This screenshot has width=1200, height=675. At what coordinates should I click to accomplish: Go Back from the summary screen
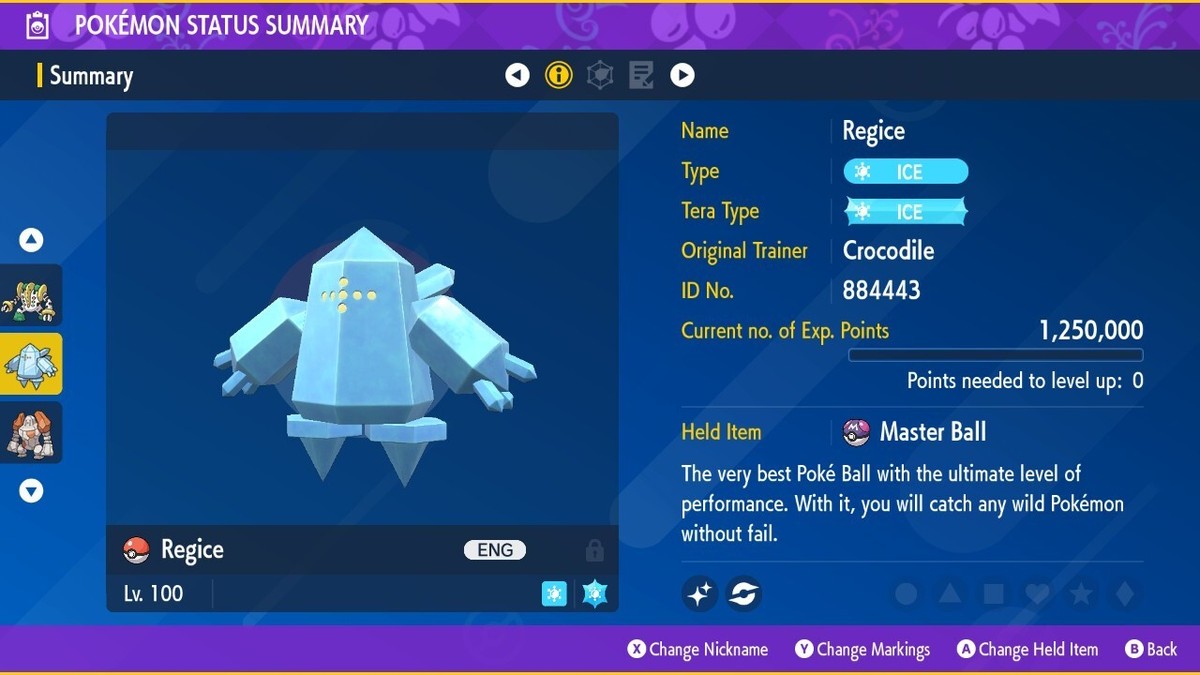click(1151, 650)
